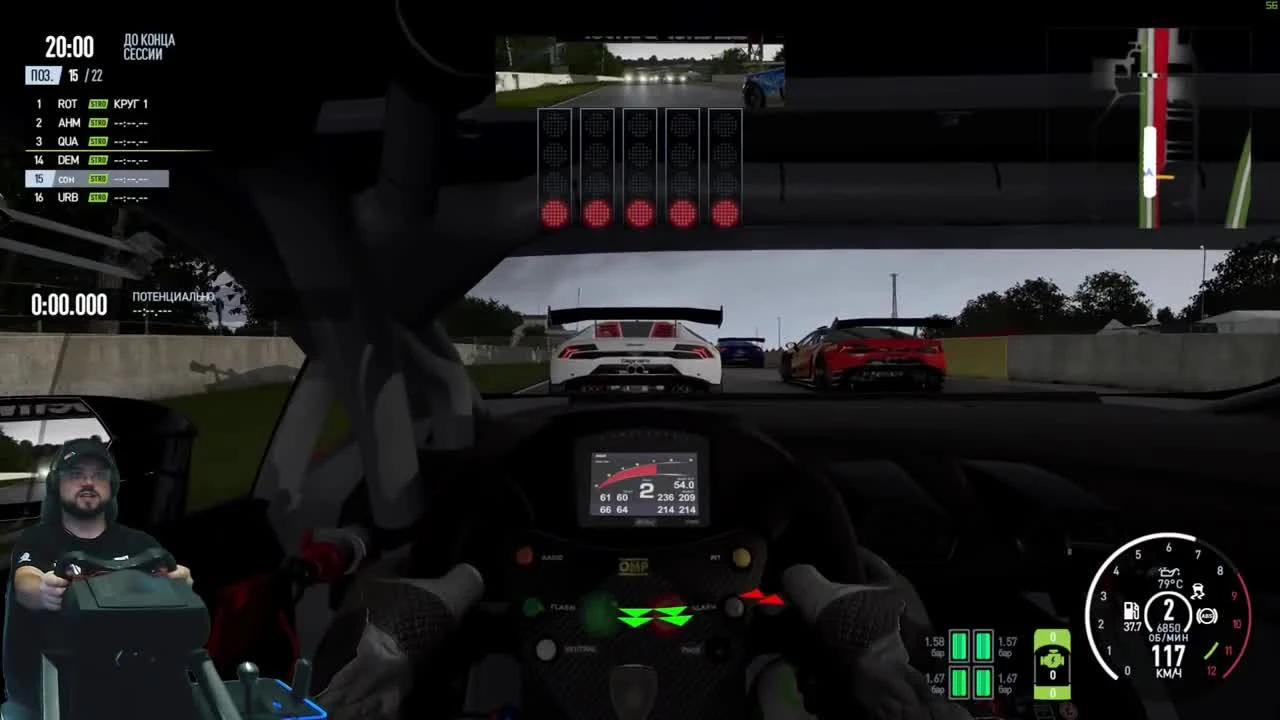Screen dimensions: 1280x720
Task: Select your highlighted COH position row
Action: (x=67, y=178)
